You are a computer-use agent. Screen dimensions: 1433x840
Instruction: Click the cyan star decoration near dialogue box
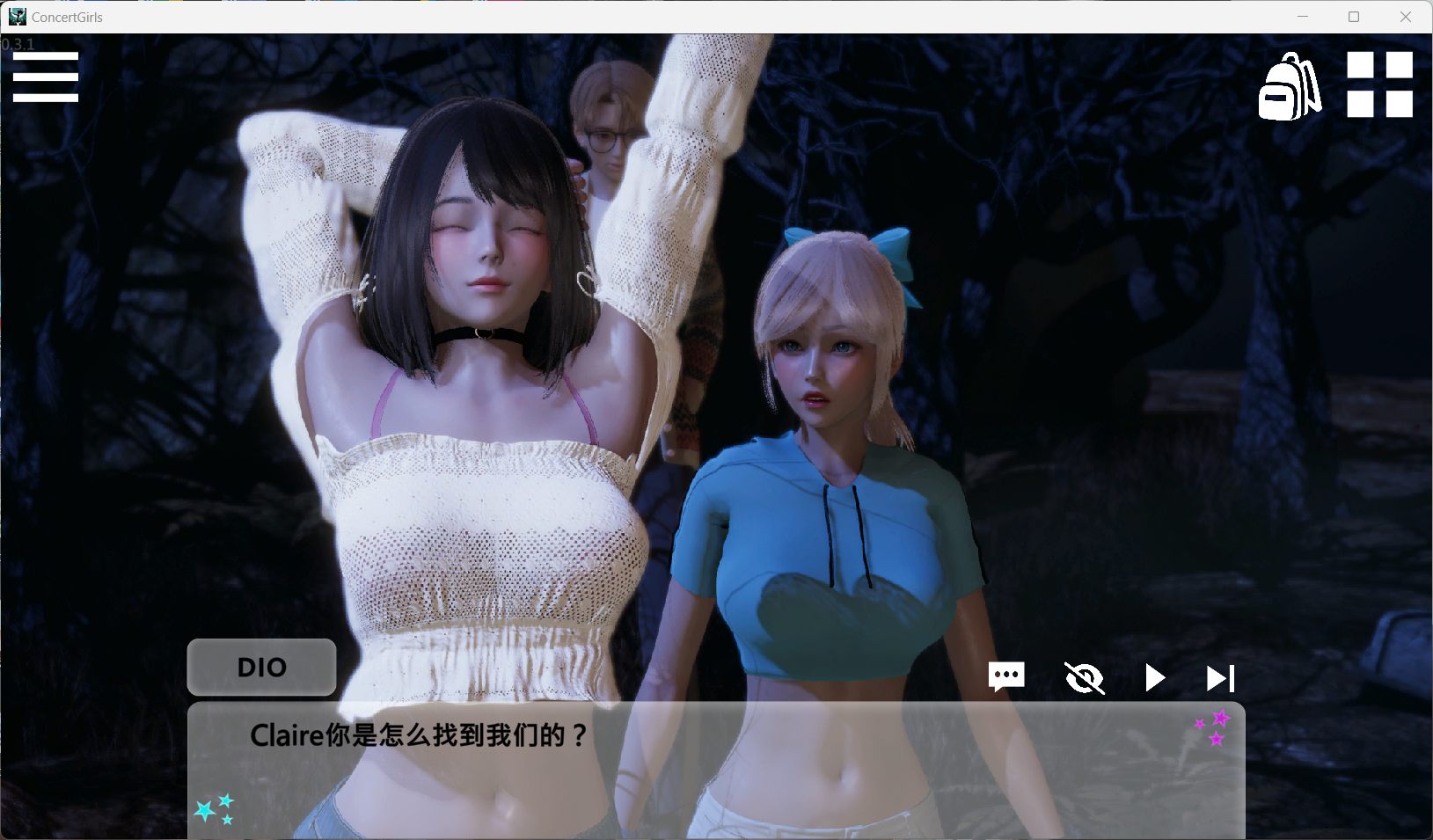[216, 807]
